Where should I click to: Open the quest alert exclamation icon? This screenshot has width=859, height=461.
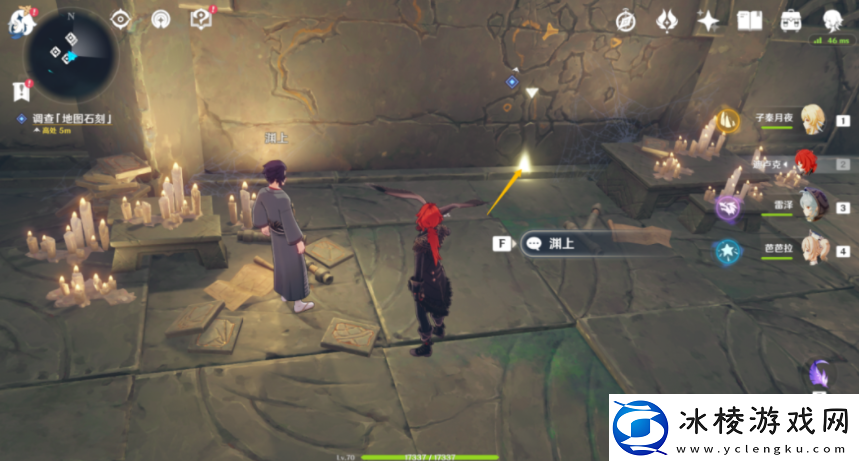click(20, 91)
